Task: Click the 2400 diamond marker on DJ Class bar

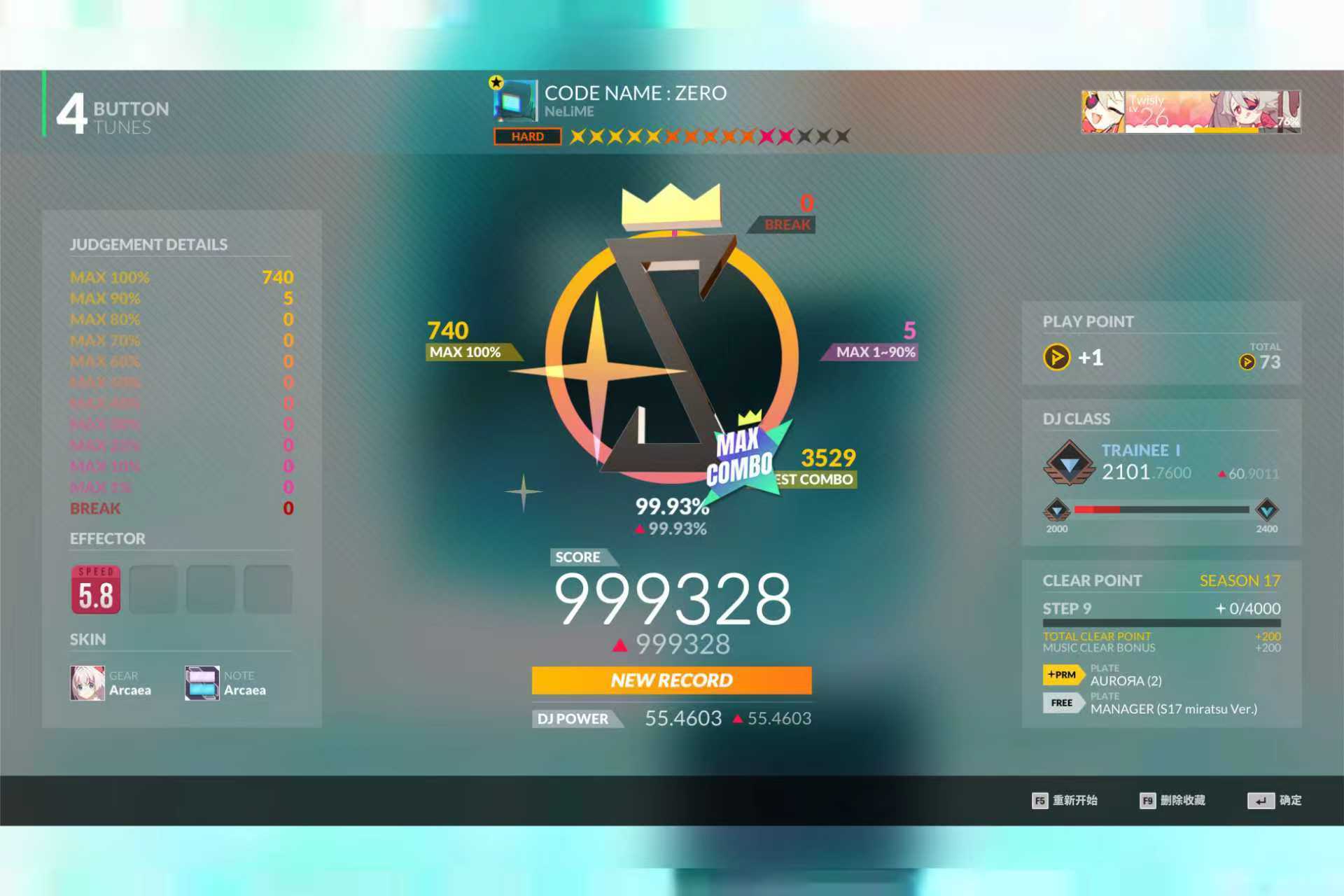Action: pos(1266,510)
